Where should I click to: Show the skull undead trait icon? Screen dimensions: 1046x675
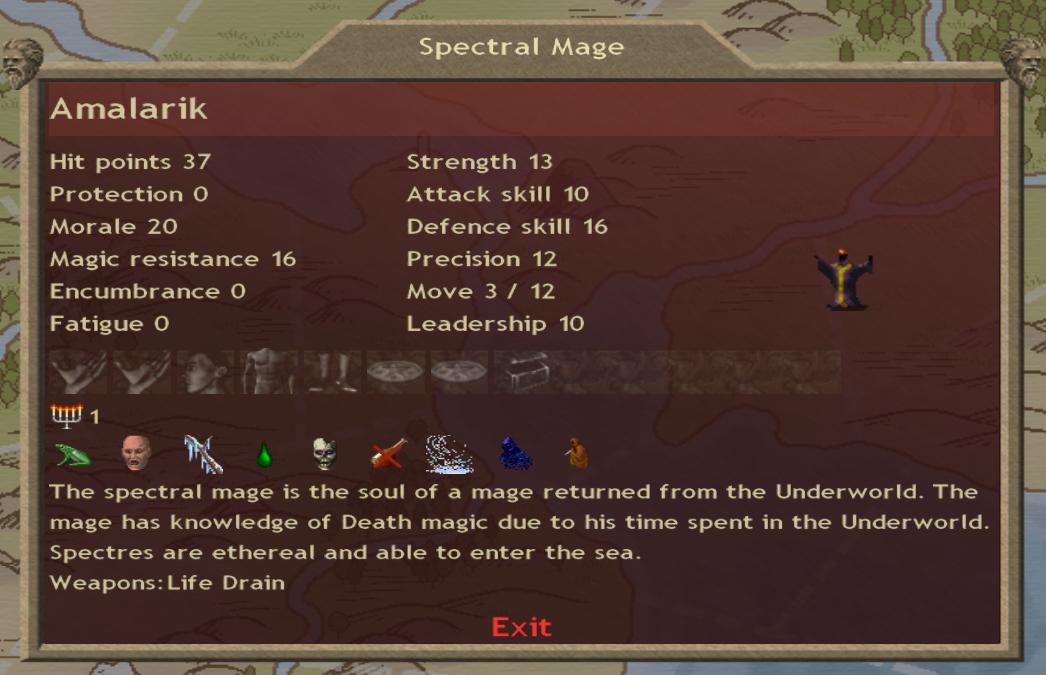coord(325,455)
